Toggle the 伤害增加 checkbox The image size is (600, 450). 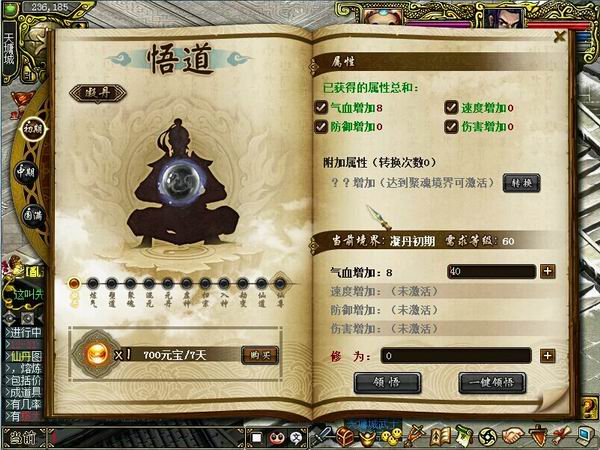[x=451, y=126]
